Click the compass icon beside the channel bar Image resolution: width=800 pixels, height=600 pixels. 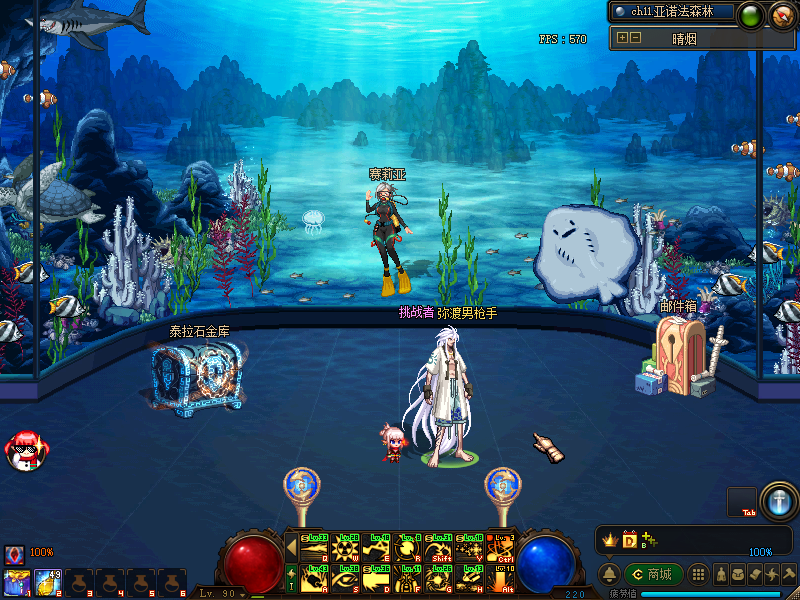click(780, 15)
